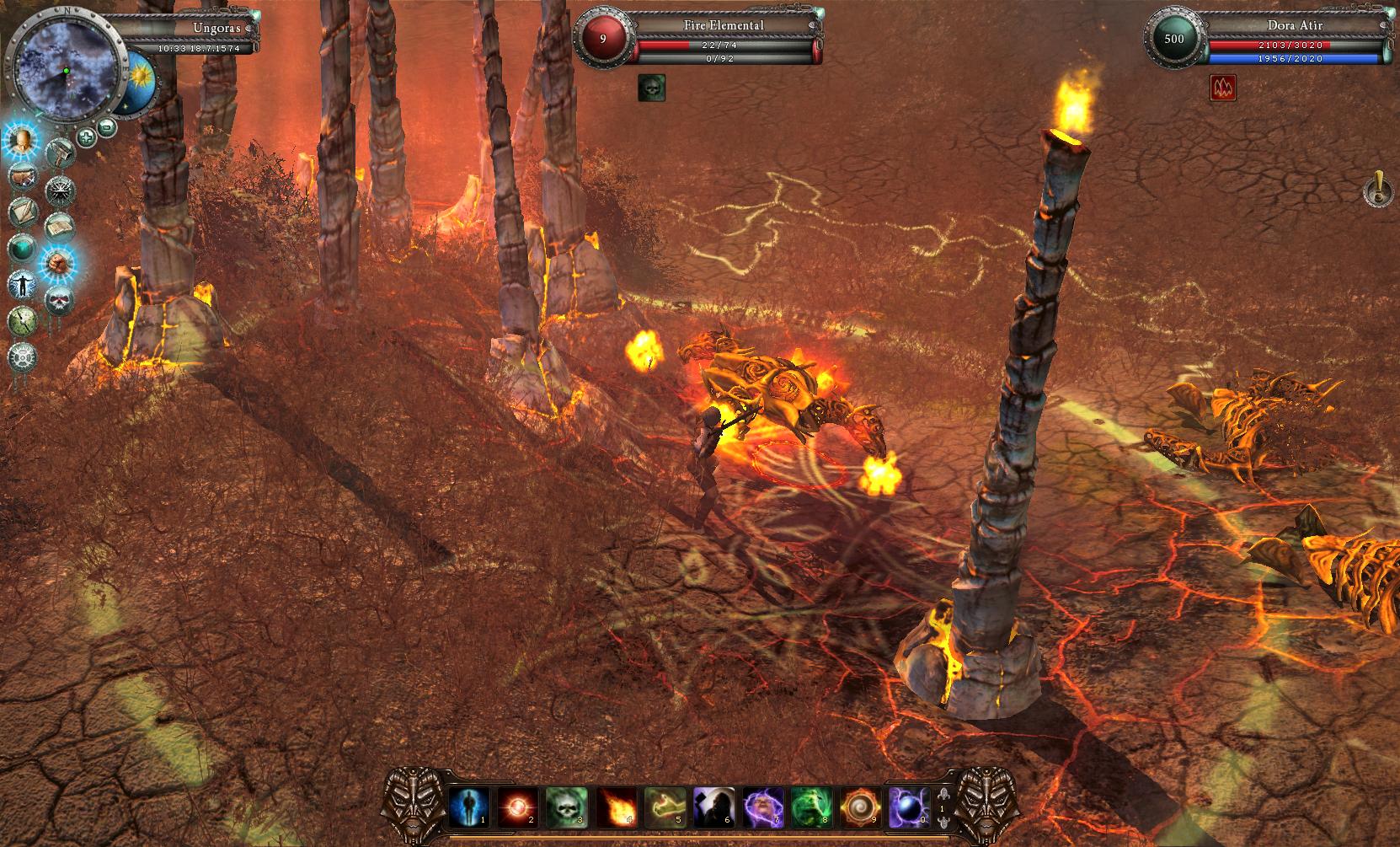
Task: Open the hammer icon menu
Action: point(60,153)
